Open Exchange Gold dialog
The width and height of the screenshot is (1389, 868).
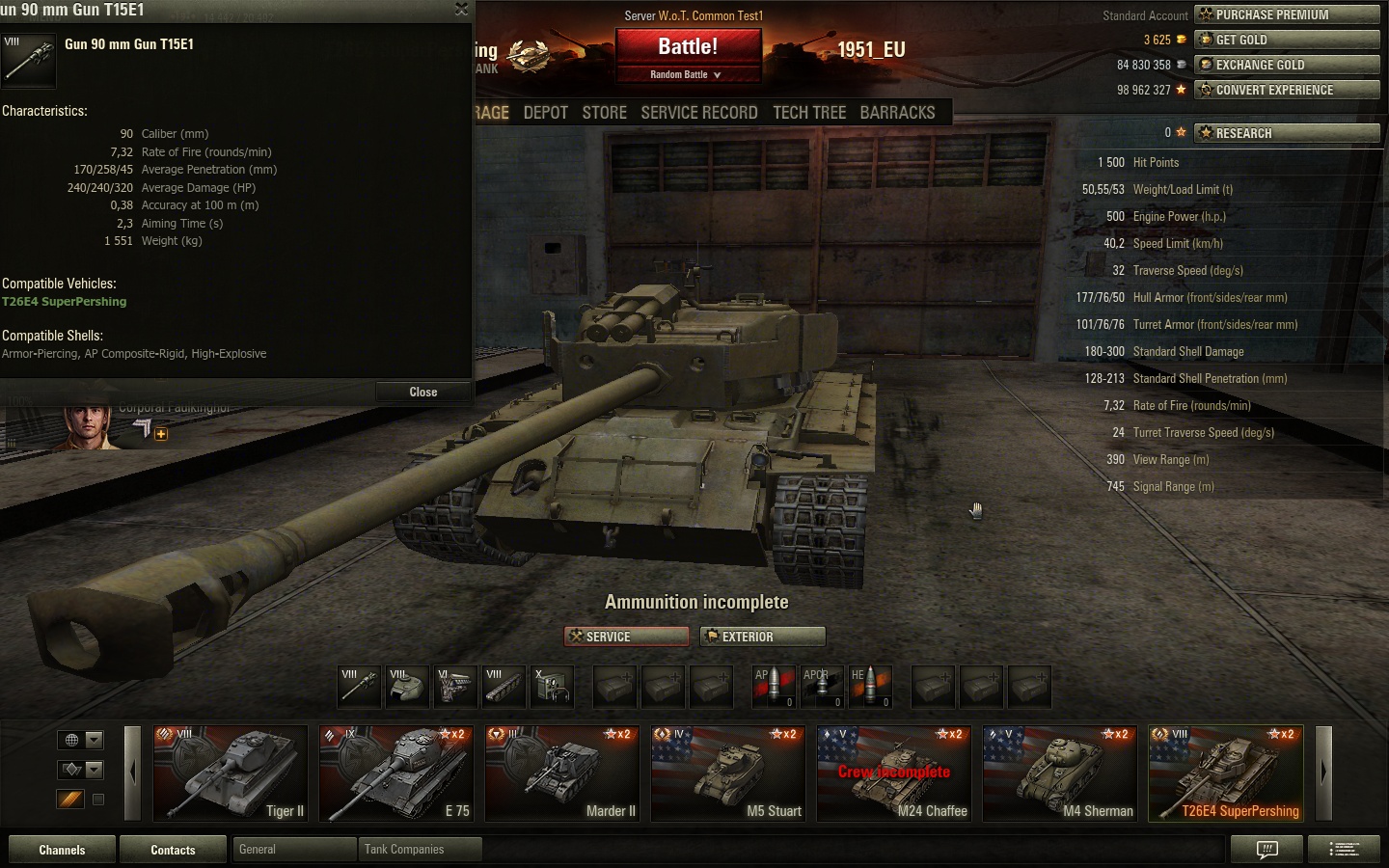point(1287,65)
